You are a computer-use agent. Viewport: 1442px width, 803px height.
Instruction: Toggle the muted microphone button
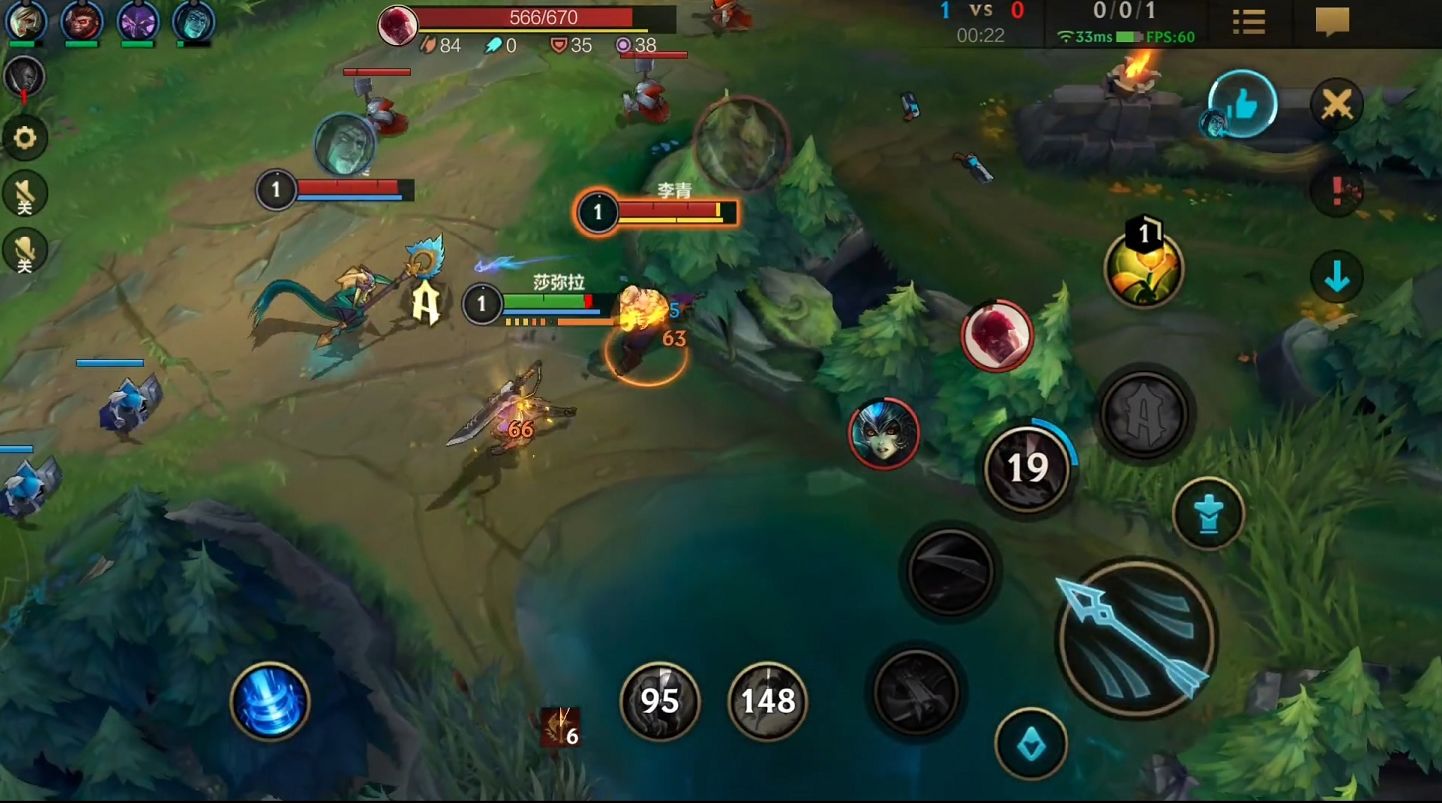(25, 250)
